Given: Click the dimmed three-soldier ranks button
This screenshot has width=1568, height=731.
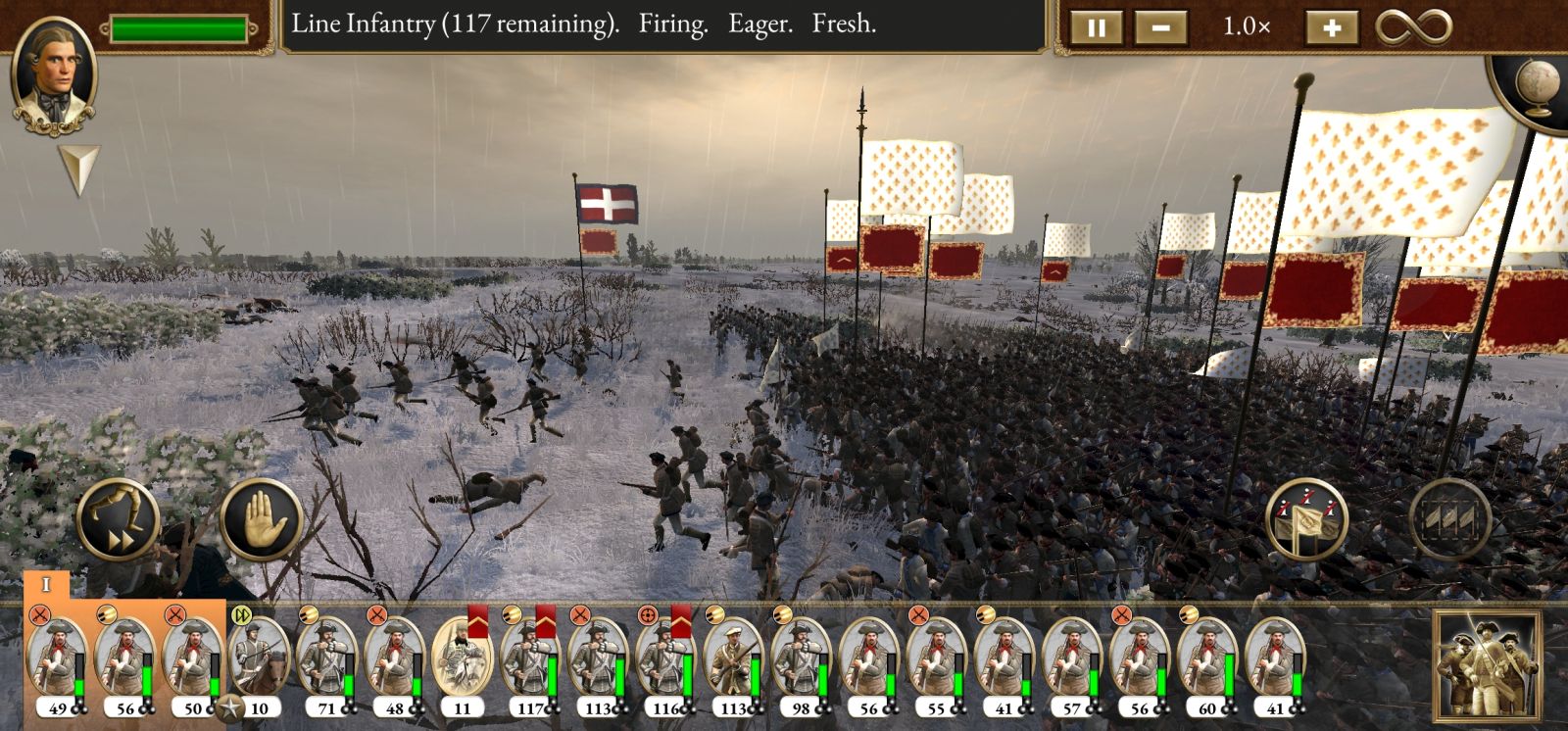Looking at the screenshot, I should click(x=1449, y=519).
